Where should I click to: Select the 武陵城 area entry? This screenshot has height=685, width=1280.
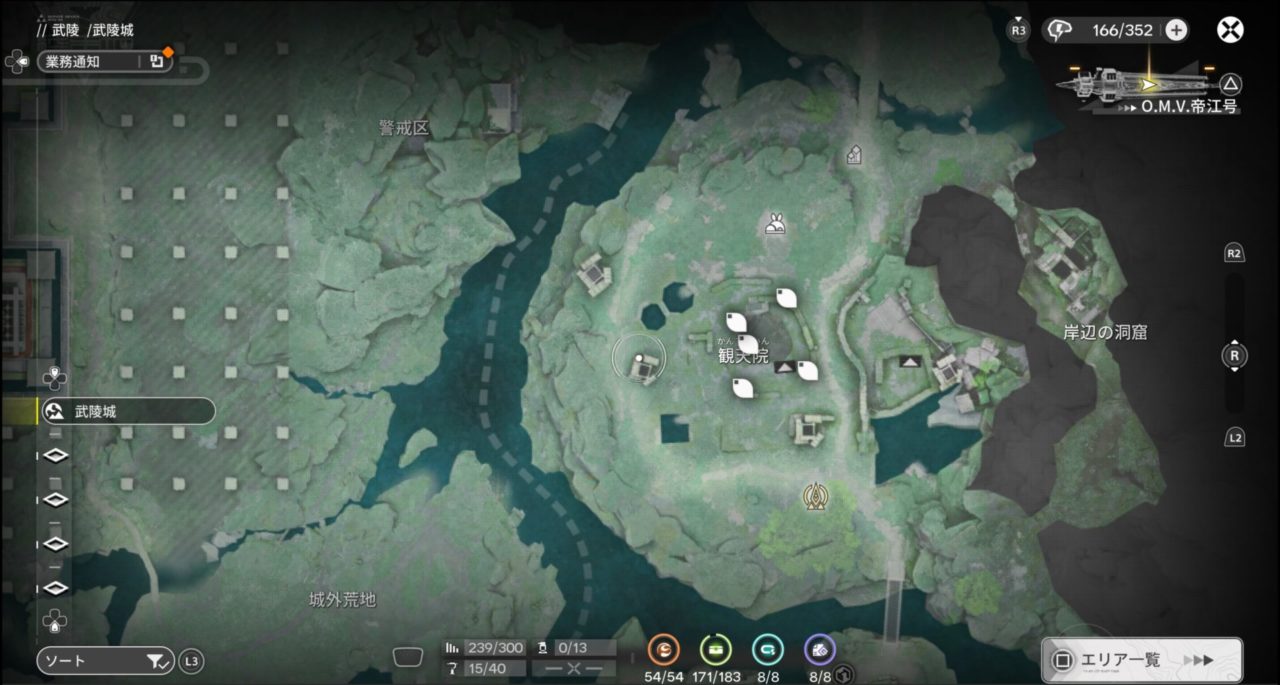point(126,411)
